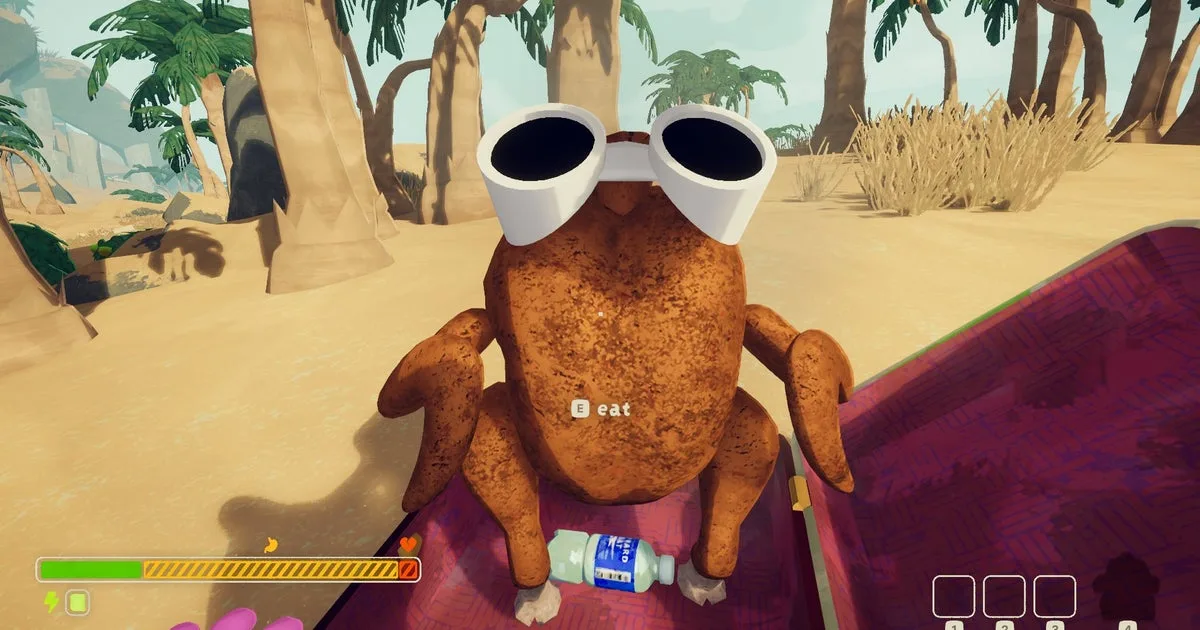Click the green lightning bolt stamina icon
This screenshot has height=630, width=1200.
51,602
